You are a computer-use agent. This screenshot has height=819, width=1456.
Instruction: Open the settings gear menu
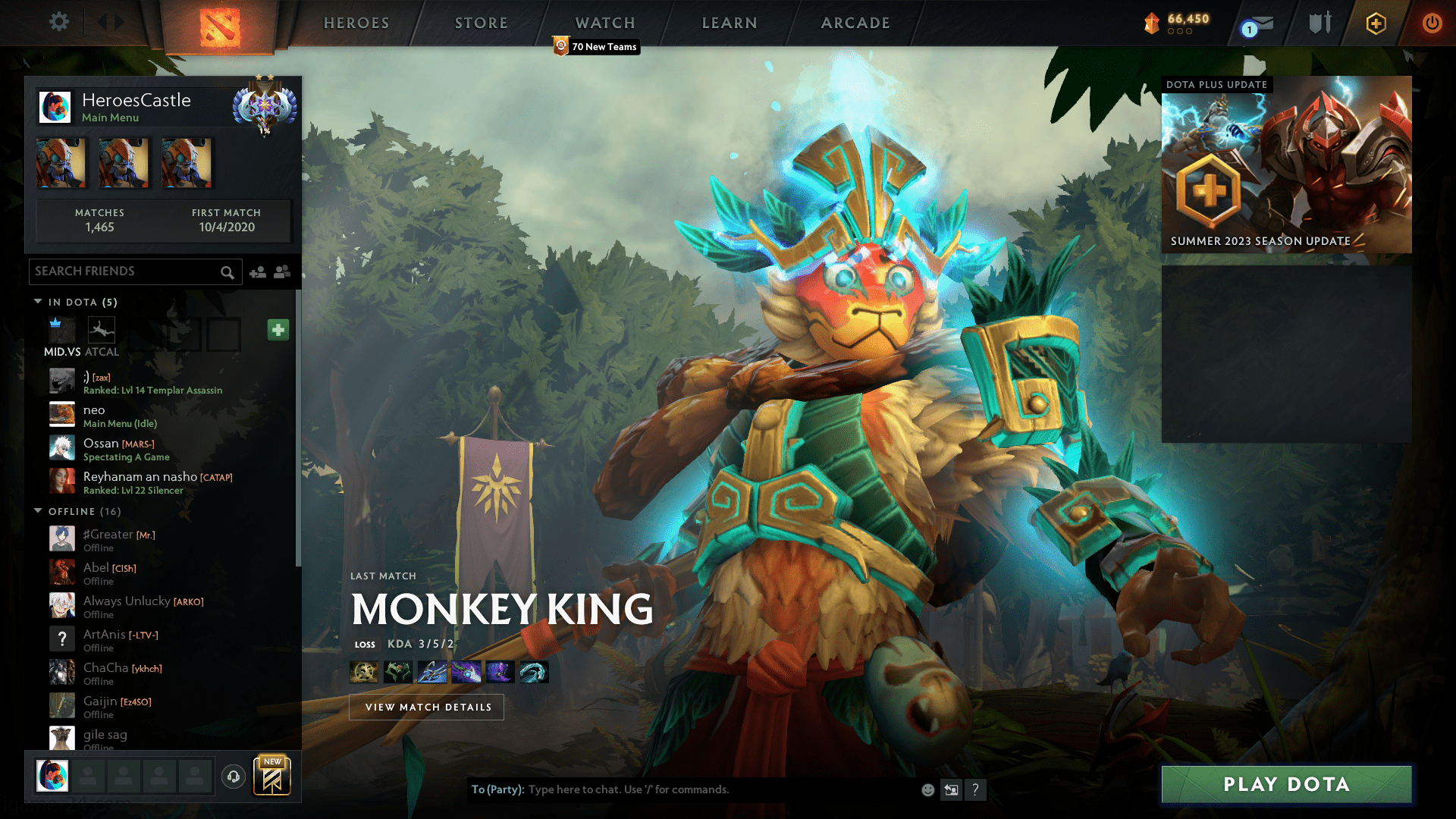[58, 22]
